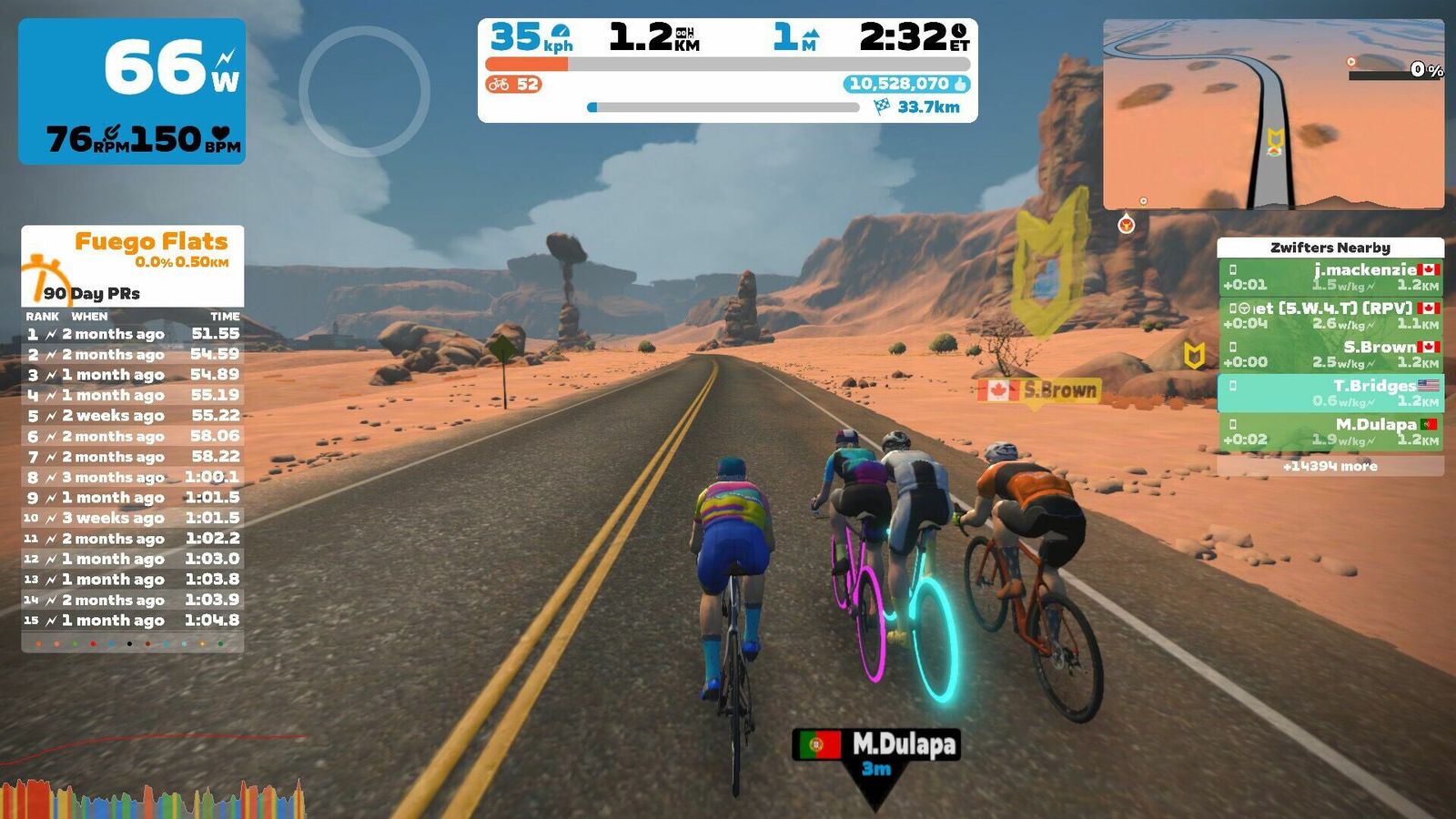Show the +14394 more riders
This screenshot has width=1456, height=819.
pos(1330,466)
